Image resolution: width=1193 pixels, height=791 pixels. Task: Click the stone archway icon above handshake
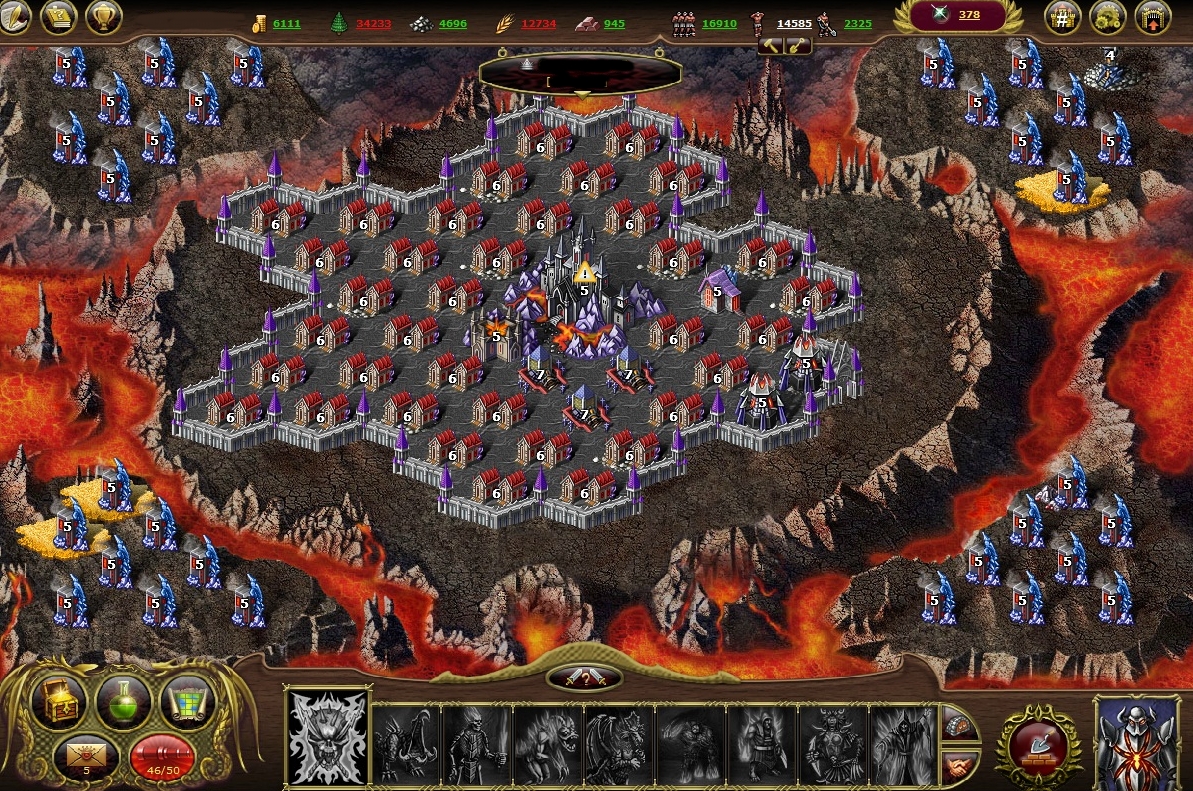click(x=959, y=724)
